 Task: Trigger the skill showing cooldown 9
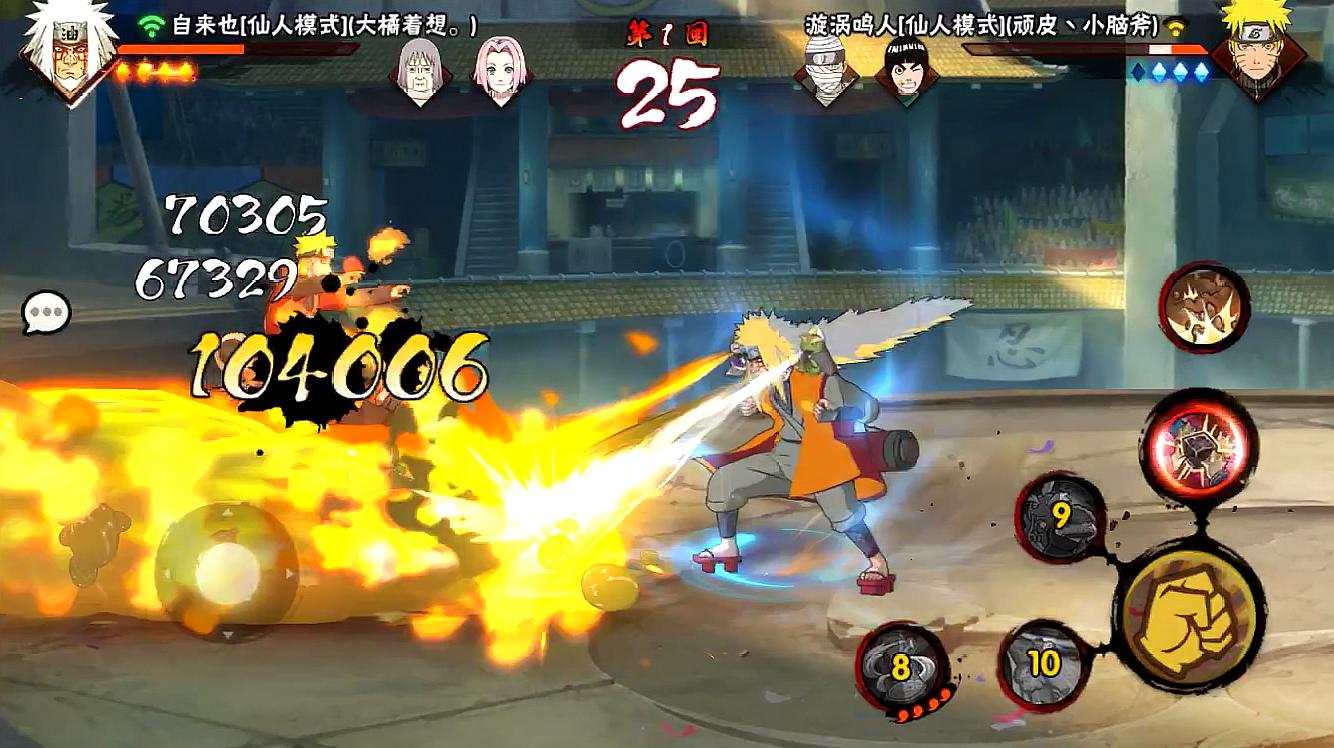pos(1061,518)
